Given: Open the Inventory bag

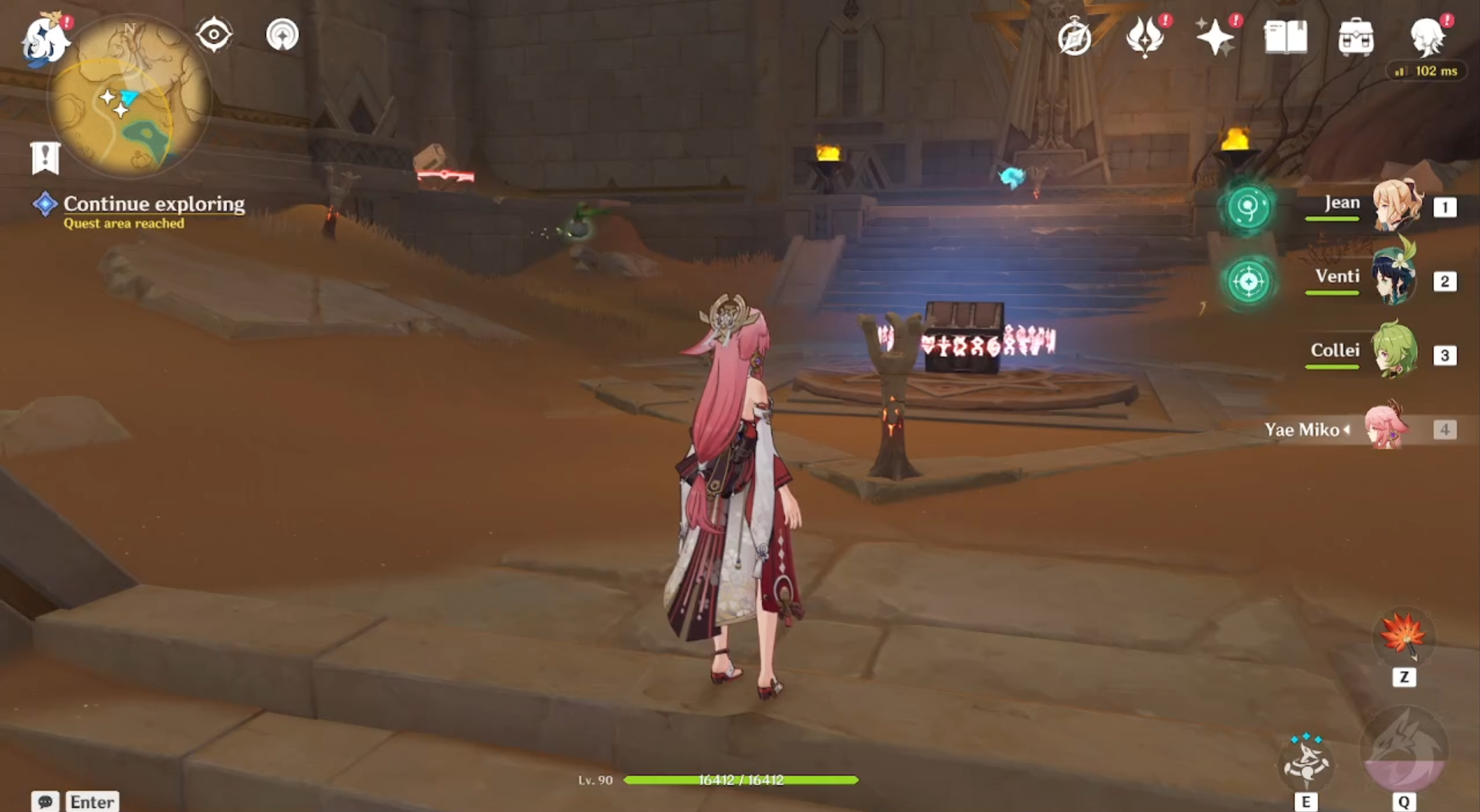Looking at the screenshot, I should click(1356, 35).
